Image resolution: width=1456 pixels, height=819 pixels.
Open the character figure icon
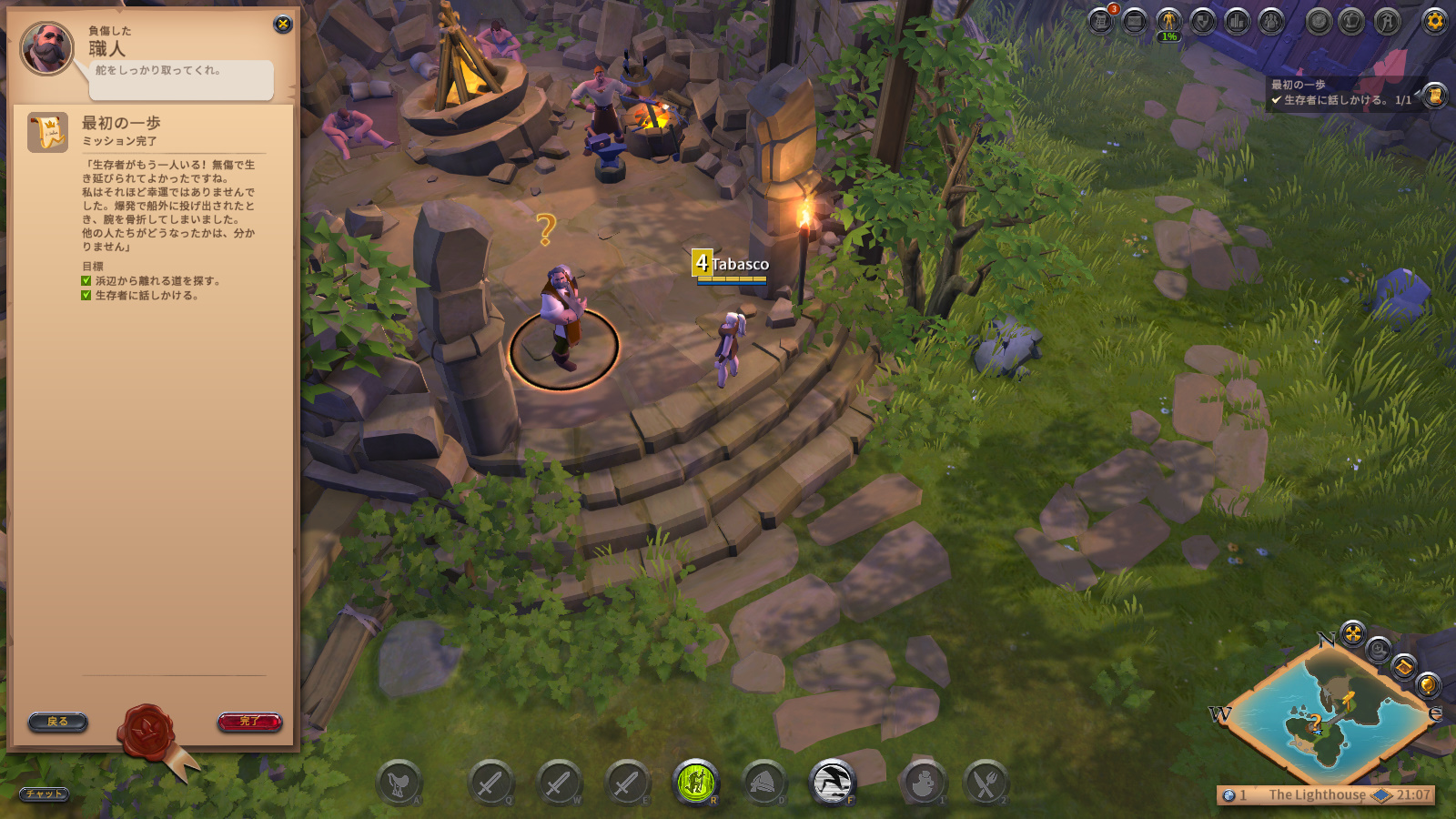point(1168,21)
